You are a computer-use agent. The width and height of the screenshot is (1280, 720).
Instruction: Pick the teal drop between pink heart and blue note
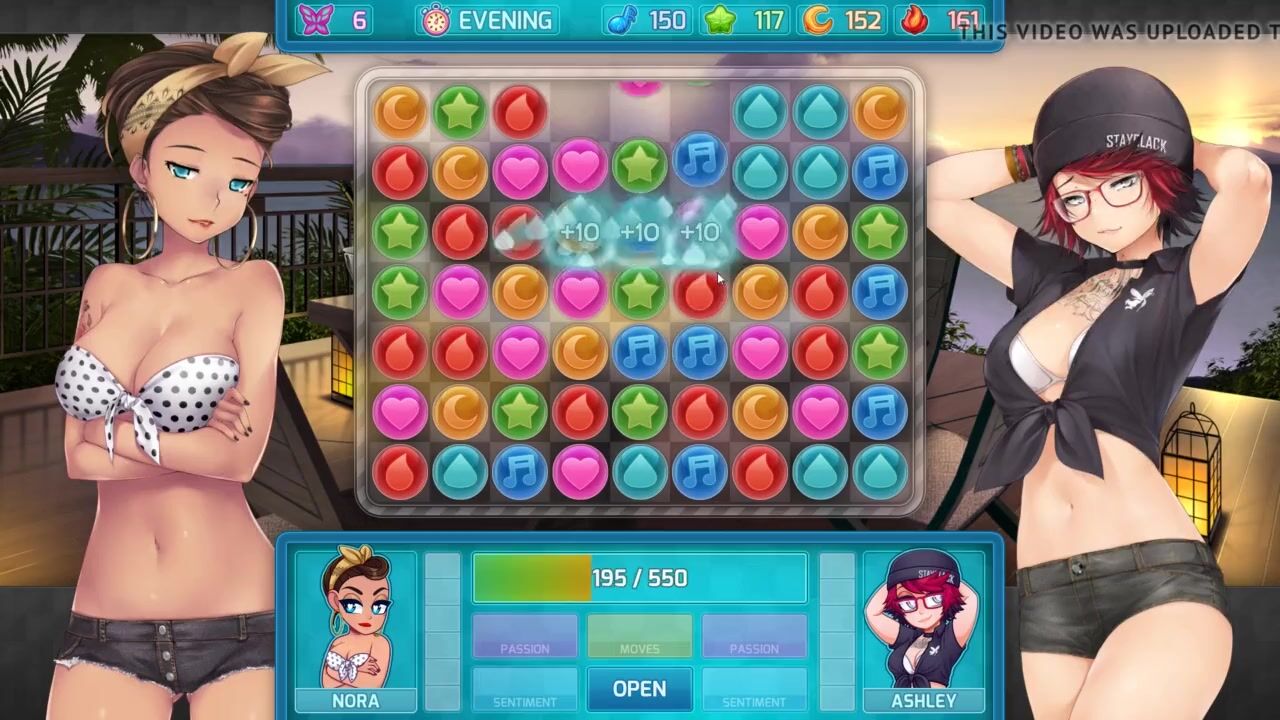click(x=639, y=471)
